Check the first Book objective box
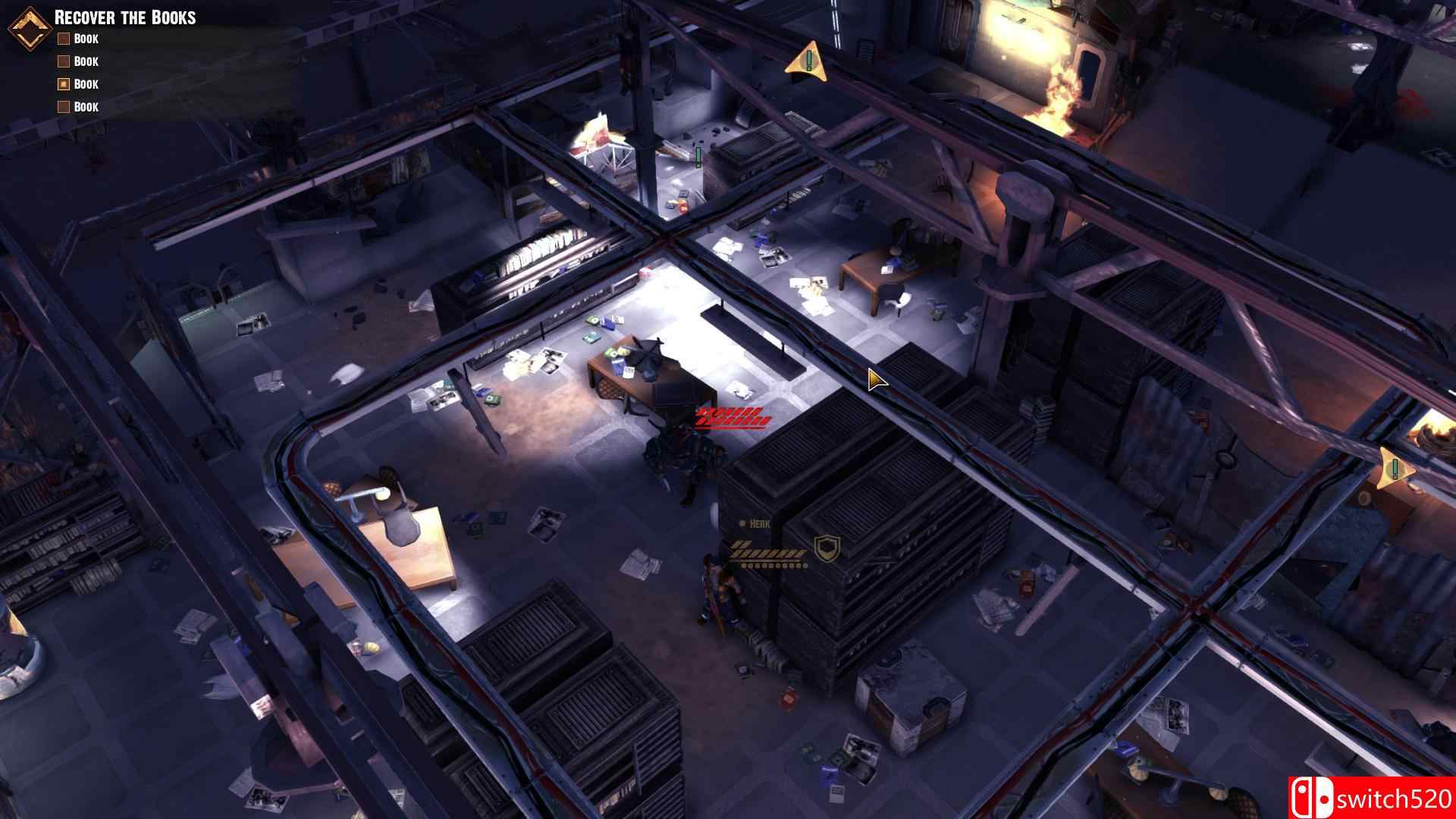 [63, 39]
